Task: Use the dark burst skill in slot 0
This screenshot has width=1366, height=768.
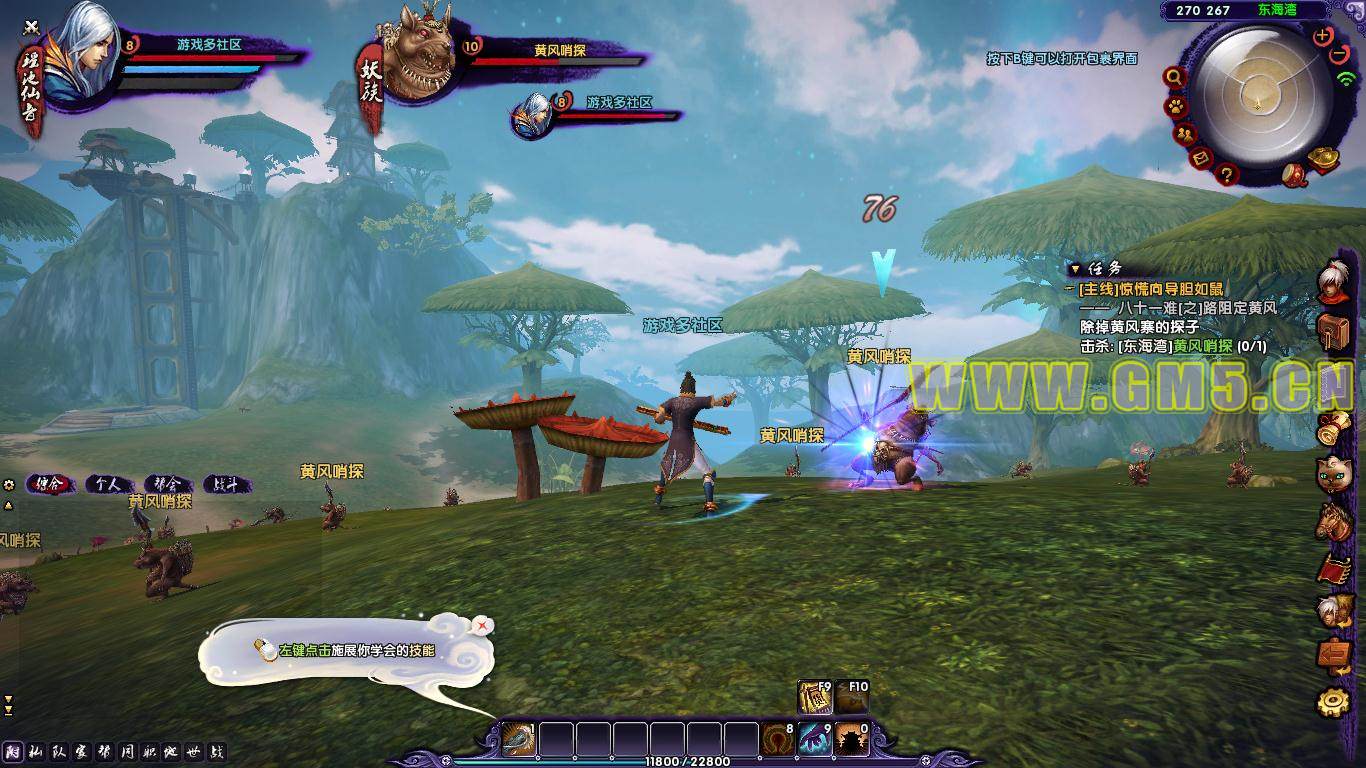Action: (851, 740)
